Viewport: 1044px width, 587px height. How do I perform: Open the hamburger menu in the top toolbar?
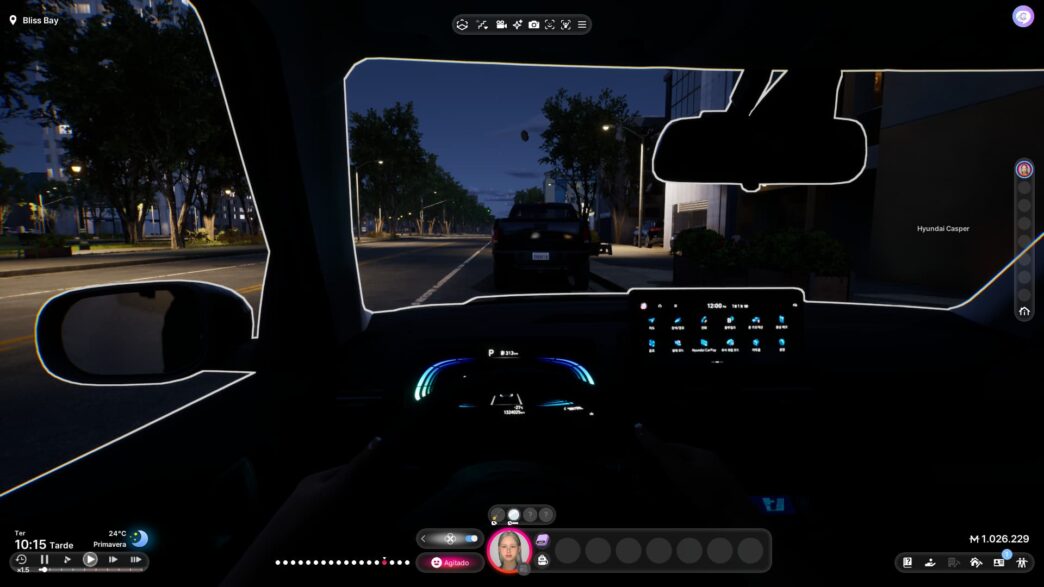click(x=582, y=24)
